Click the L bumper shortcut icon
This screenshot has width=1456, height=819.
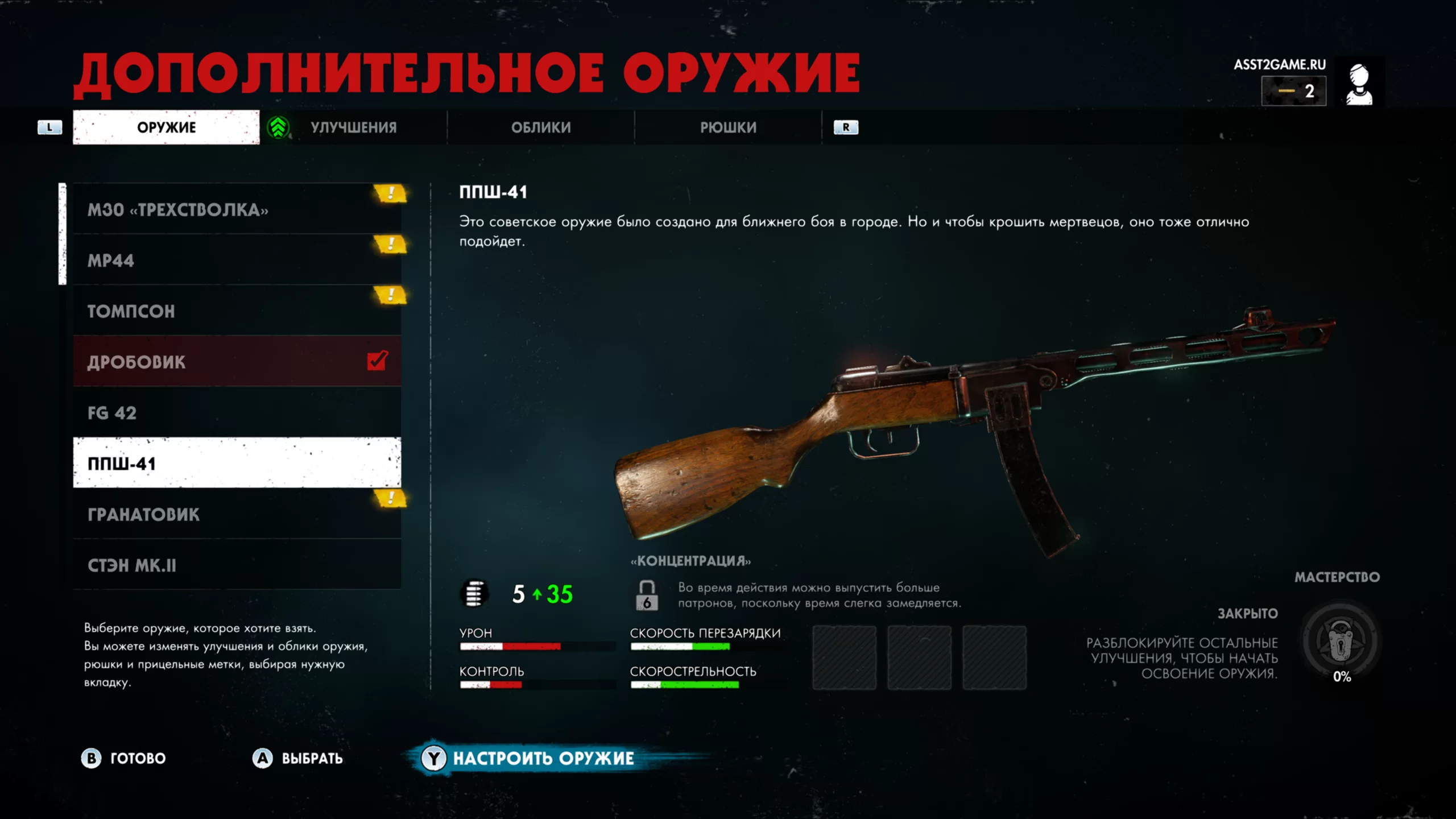pos(50,127)
